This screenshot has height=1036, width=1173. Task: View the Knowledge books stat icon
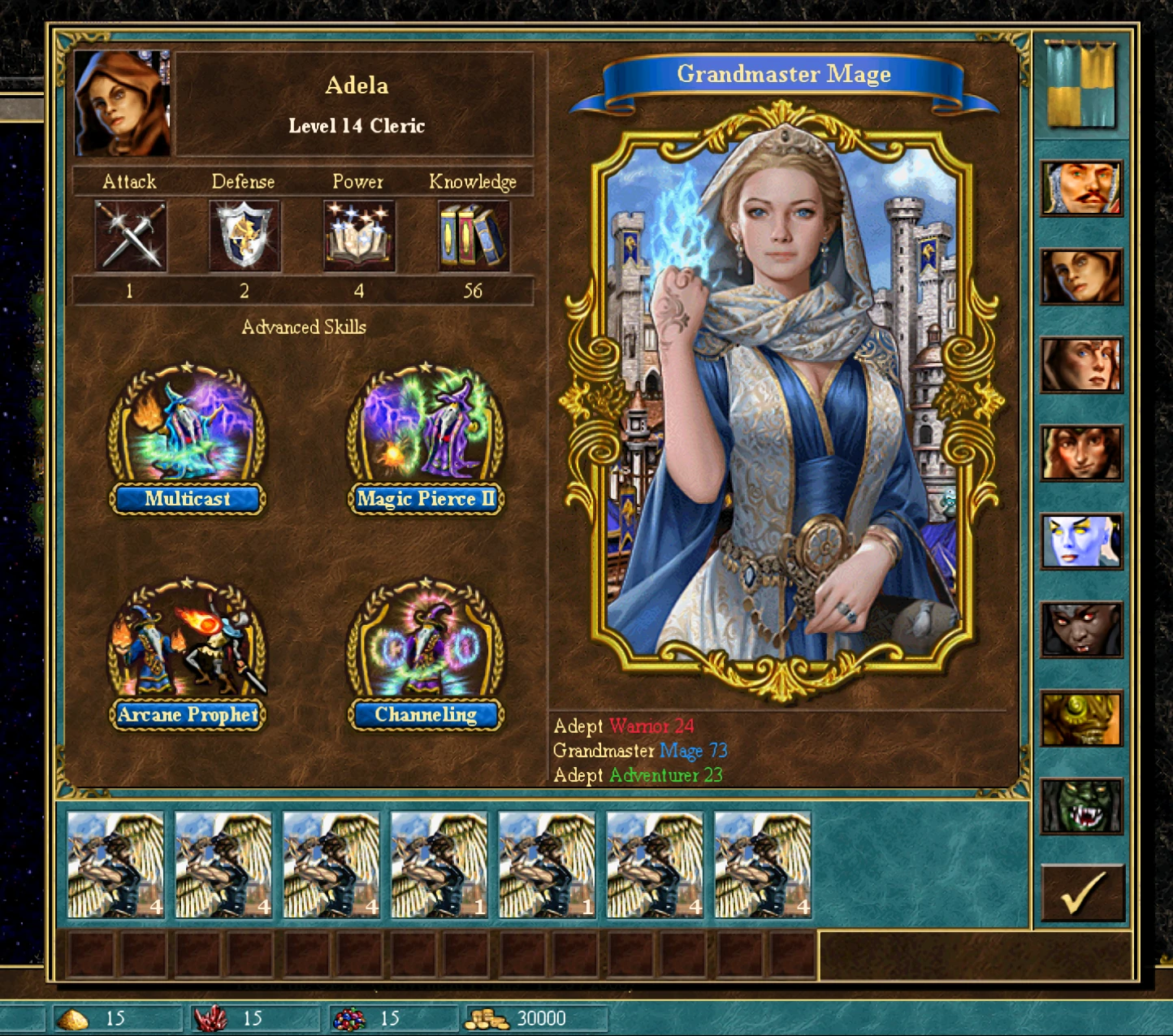pos(471,236)
